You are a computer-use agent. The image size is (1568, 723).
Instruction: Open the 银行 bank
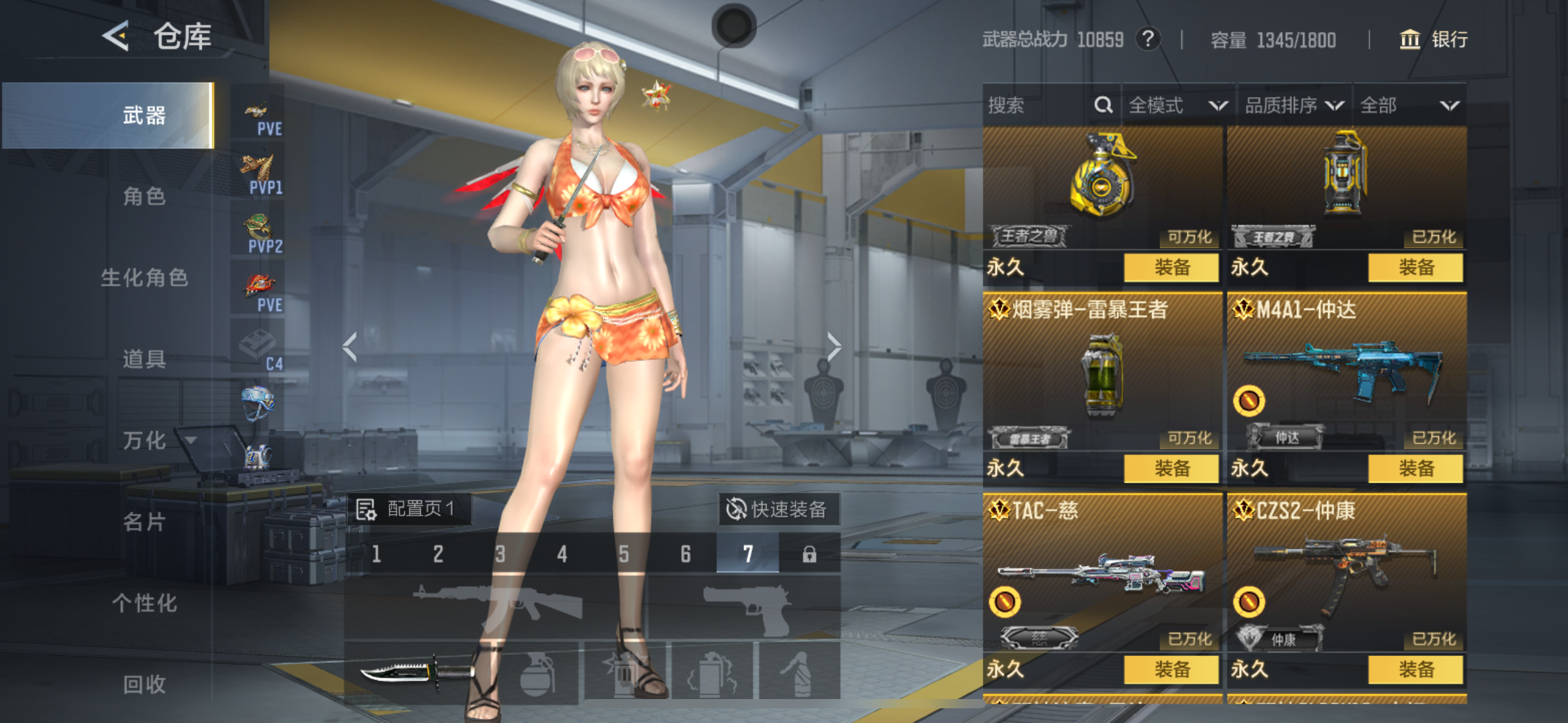coord(1434,40)
